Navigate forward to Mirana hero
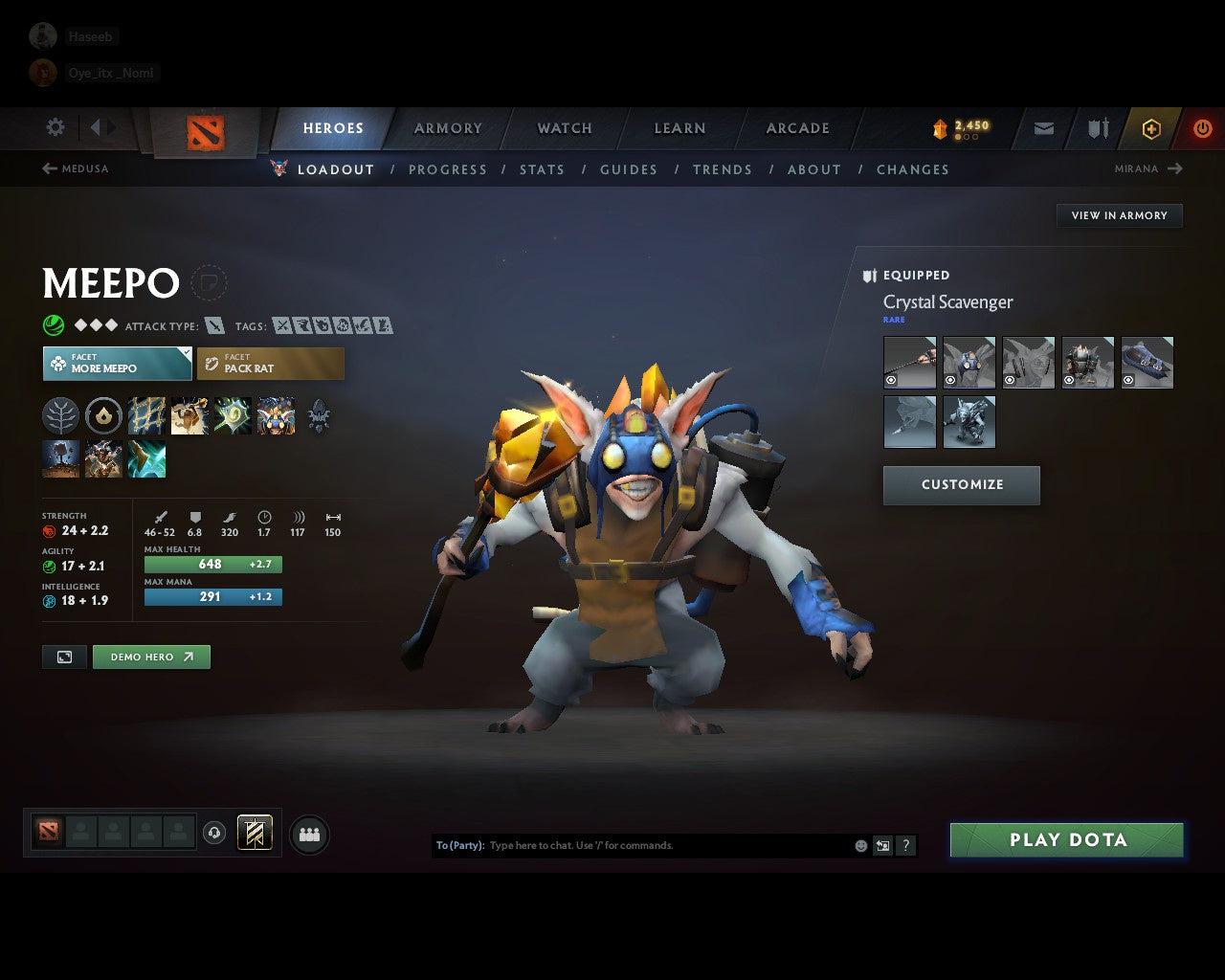The width and height of the screenshot is (1225, 980). (1147, 168)
